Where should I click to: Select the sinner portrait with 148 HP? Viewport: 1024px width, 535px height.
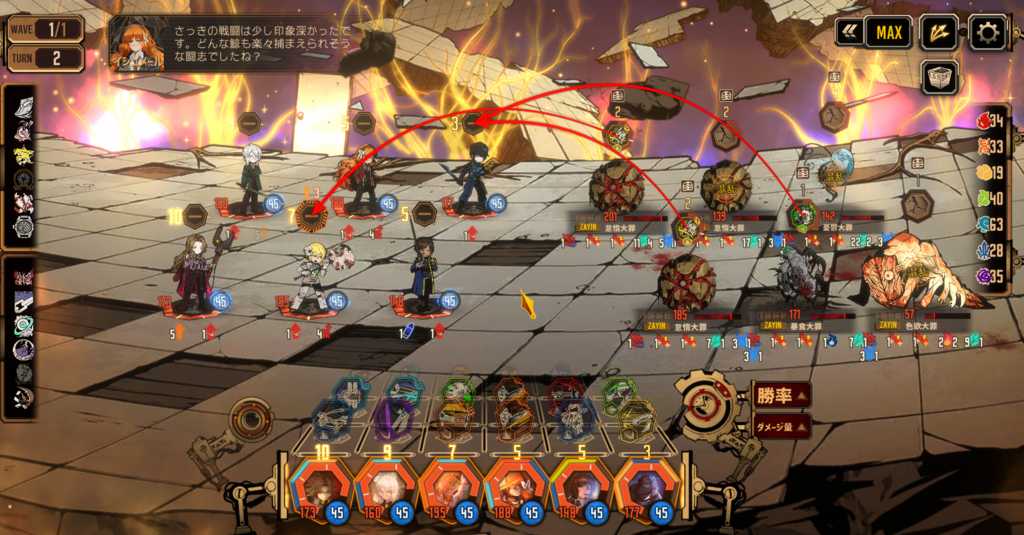point(579,487)
